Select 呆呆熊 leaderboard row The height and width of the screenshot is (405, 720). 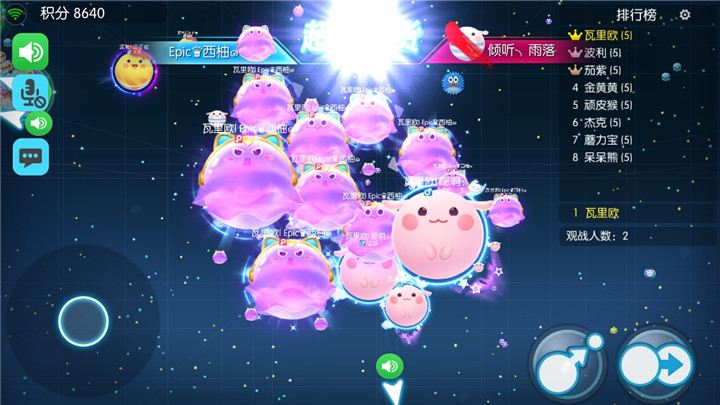602,157
